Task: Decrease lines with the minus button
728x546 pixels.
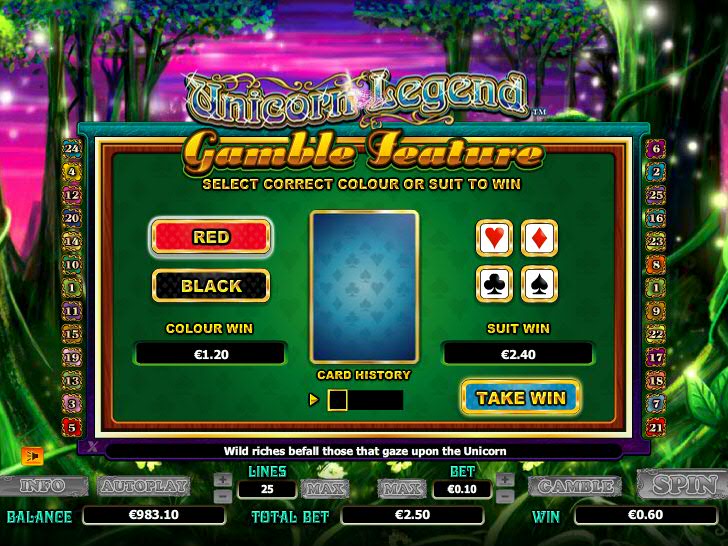Action: [223, 495]
